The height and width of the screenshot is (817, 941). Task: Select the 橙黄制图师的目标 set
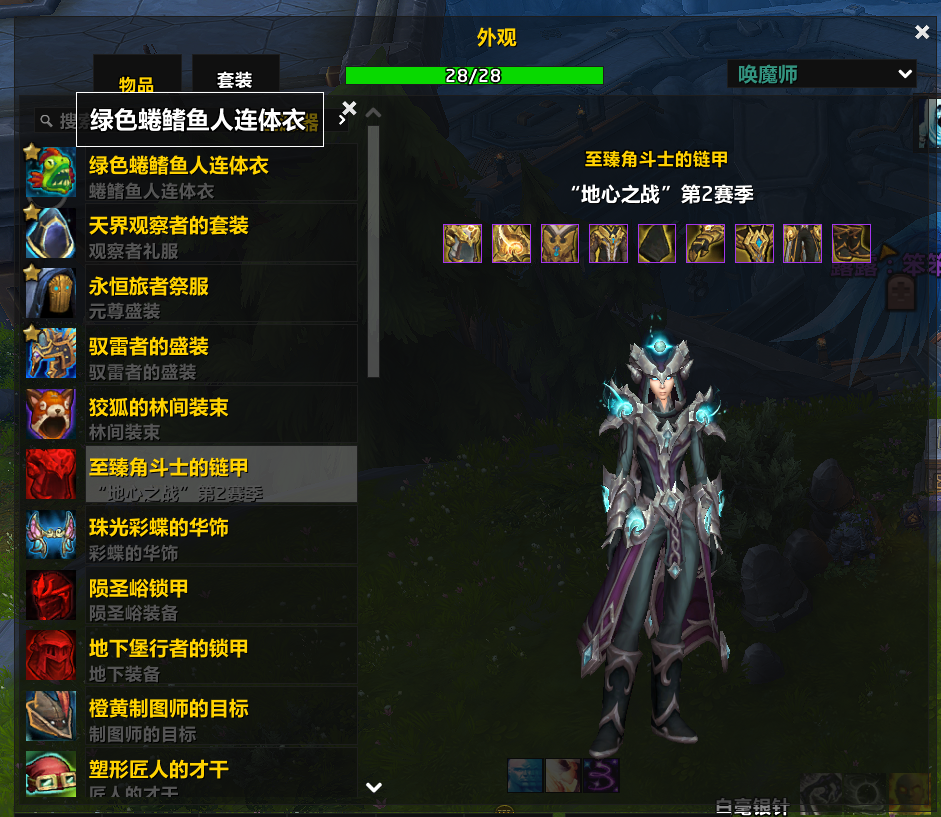click(x=190, y=718)
